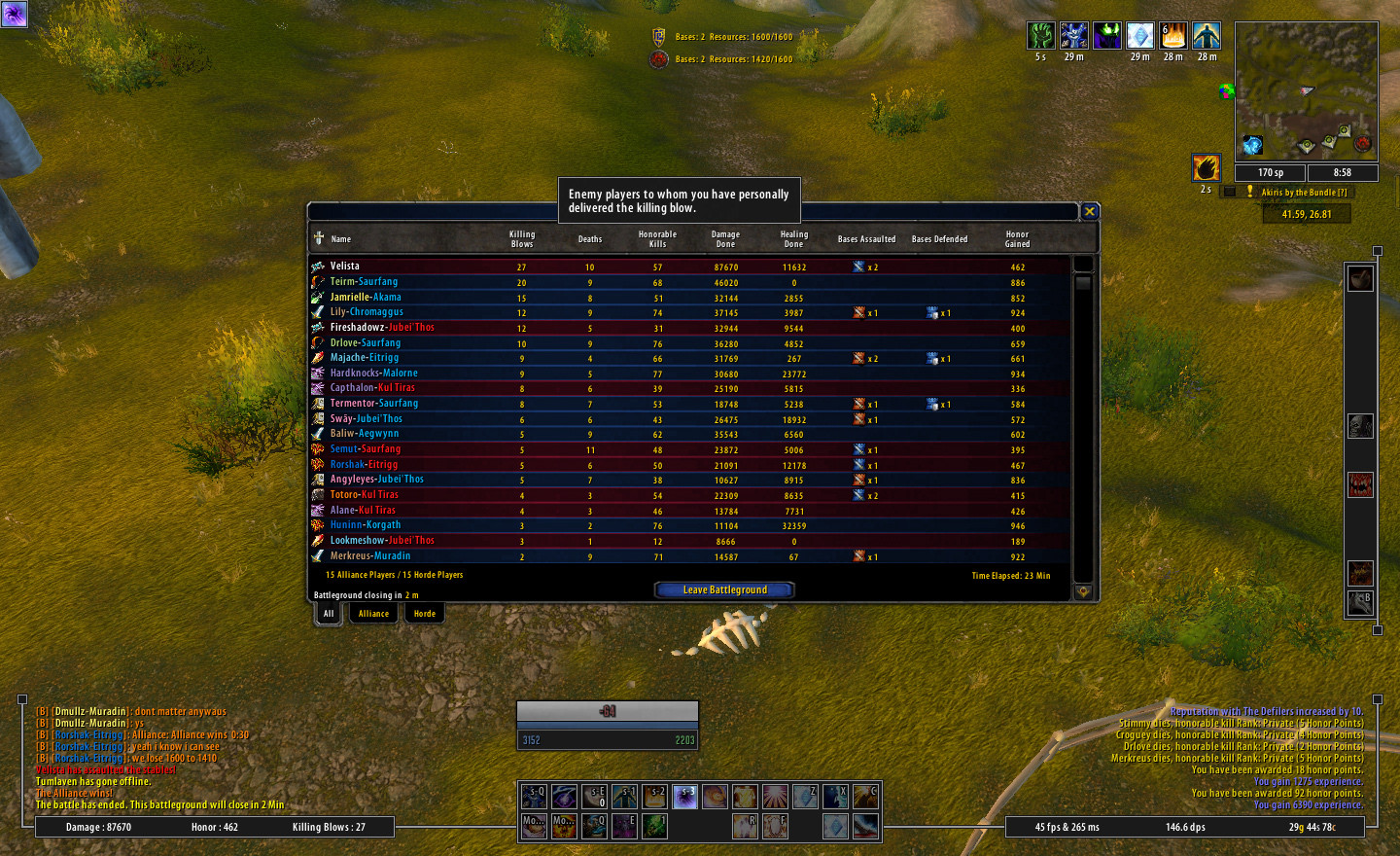Sort the list by Honor Gained
This screenshot has width=1400, height=856.
[x=1017, y=239]
